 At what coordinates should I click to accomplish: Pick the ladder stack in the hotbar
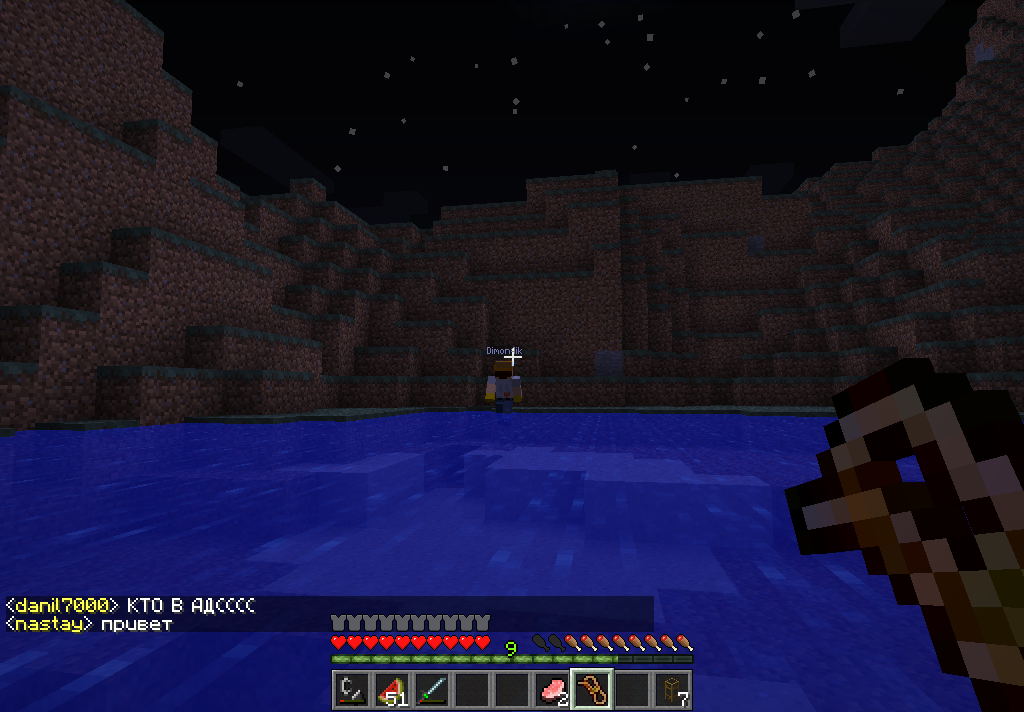tap(671, 690)
